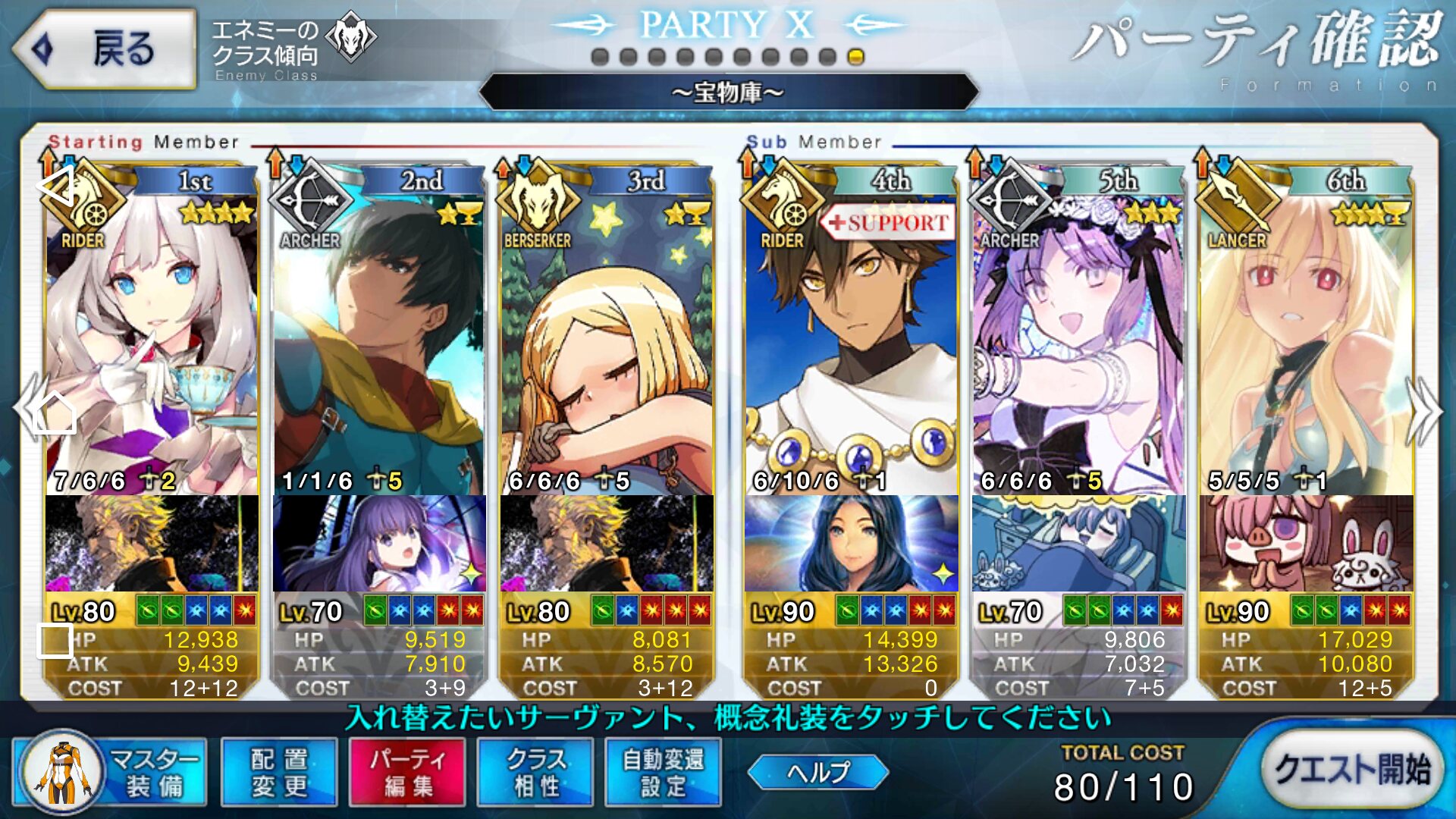Open auto-select settings (自動変還設定)
Image resolution: width=1456 pixels, height=819 pixels.
click(663, 772)
